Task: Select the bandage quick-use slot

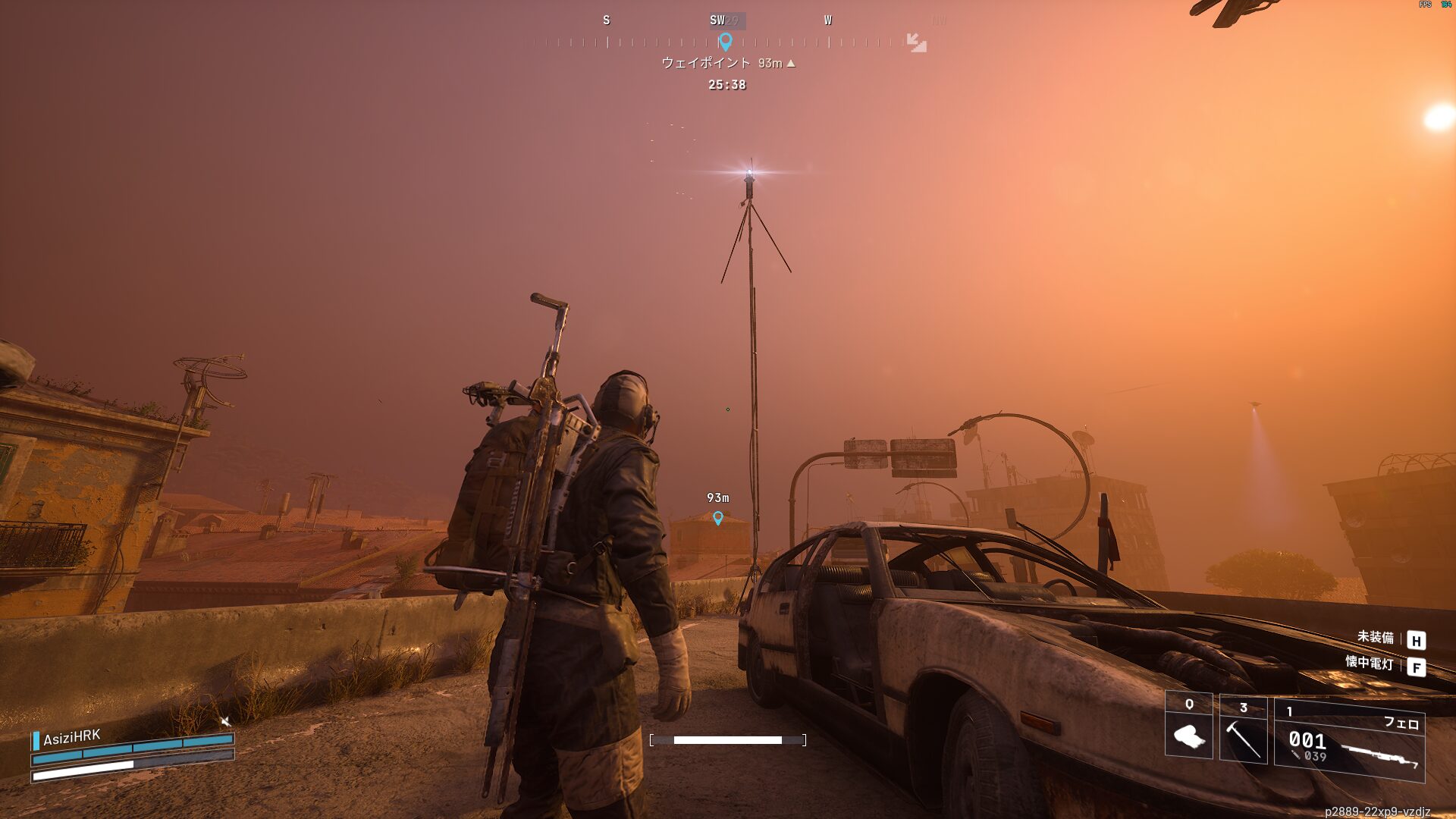Action: [x=1188, y=729]
